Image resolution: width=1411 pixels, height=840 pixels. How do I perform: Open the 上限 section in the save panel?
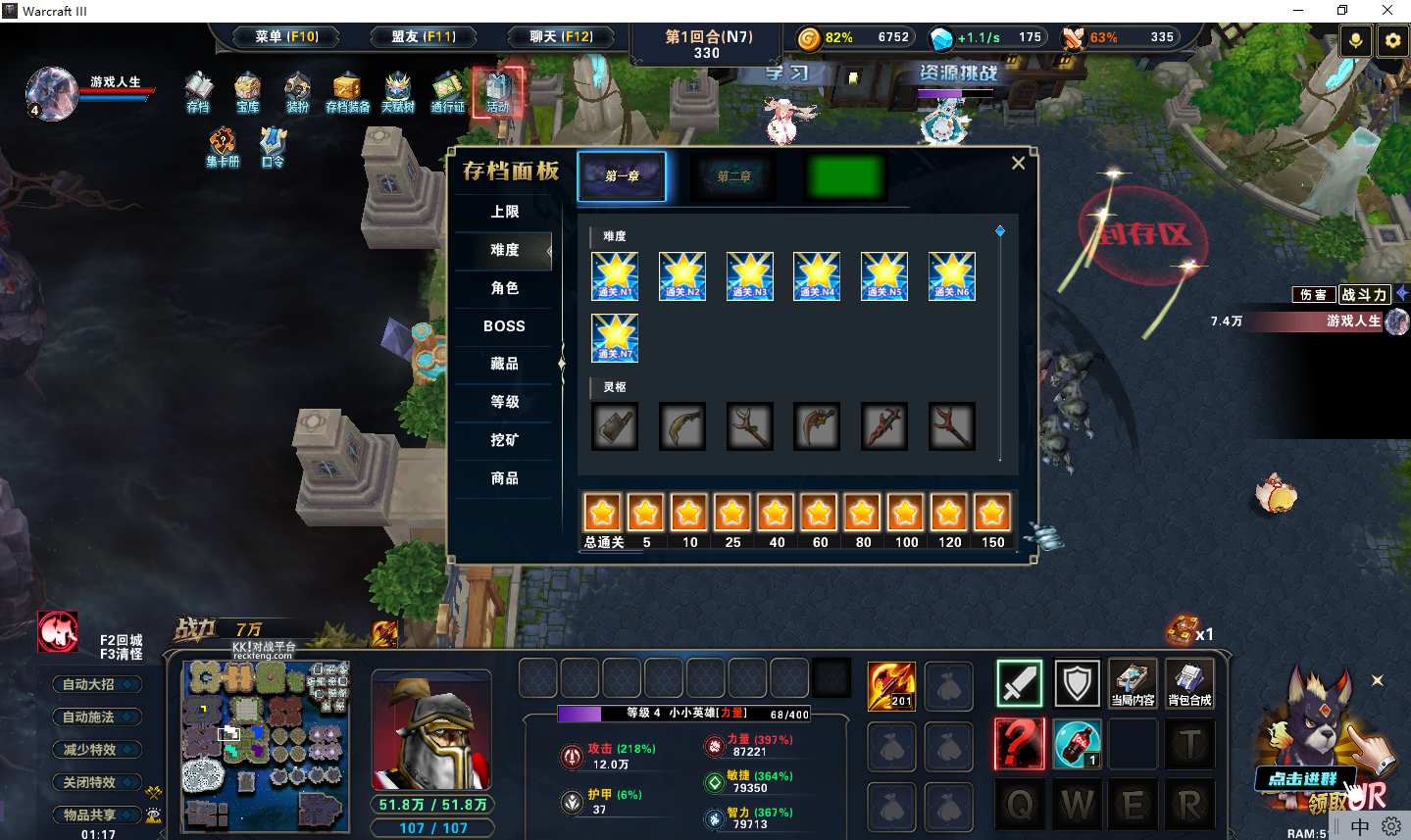coord(504,212)
